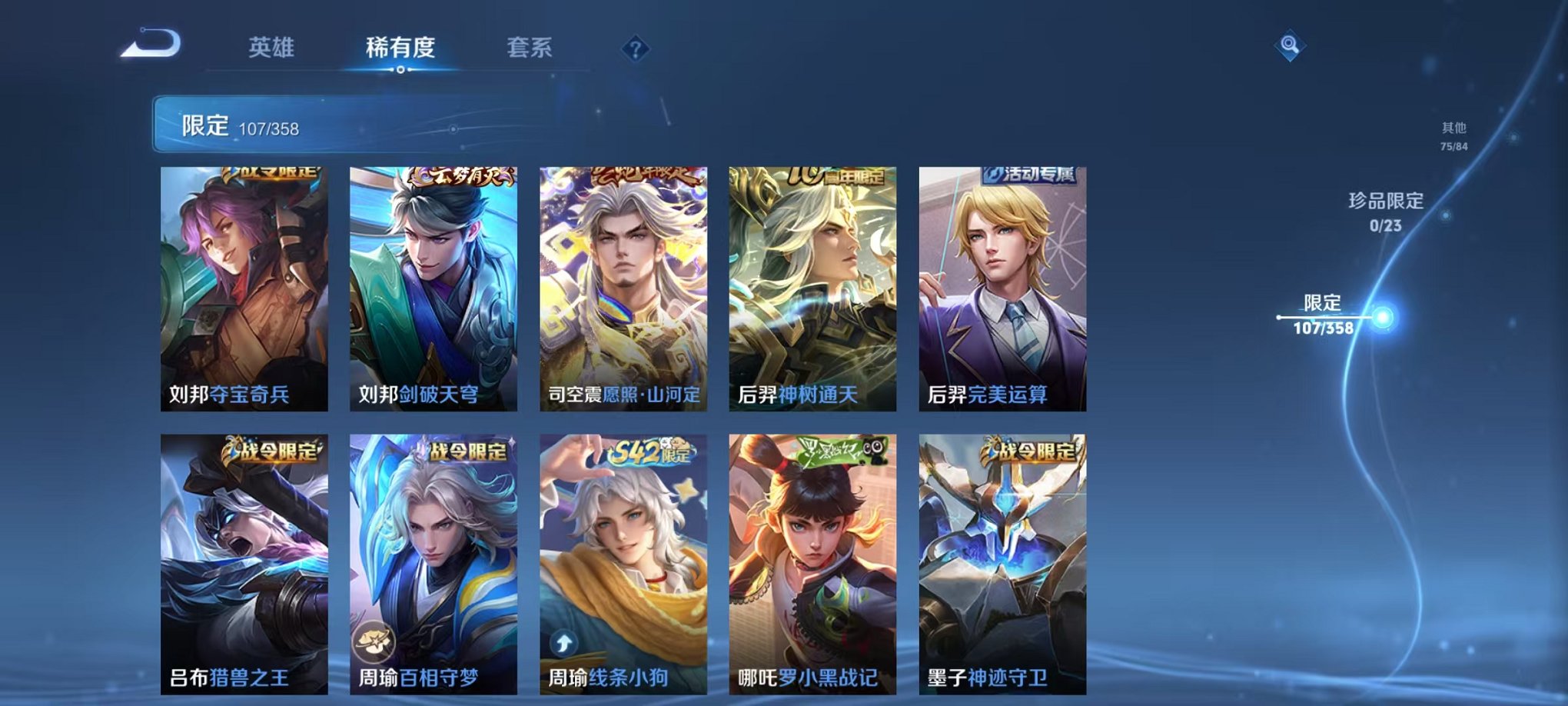Click the search magnifier icon at top right

pos(1291,45)
